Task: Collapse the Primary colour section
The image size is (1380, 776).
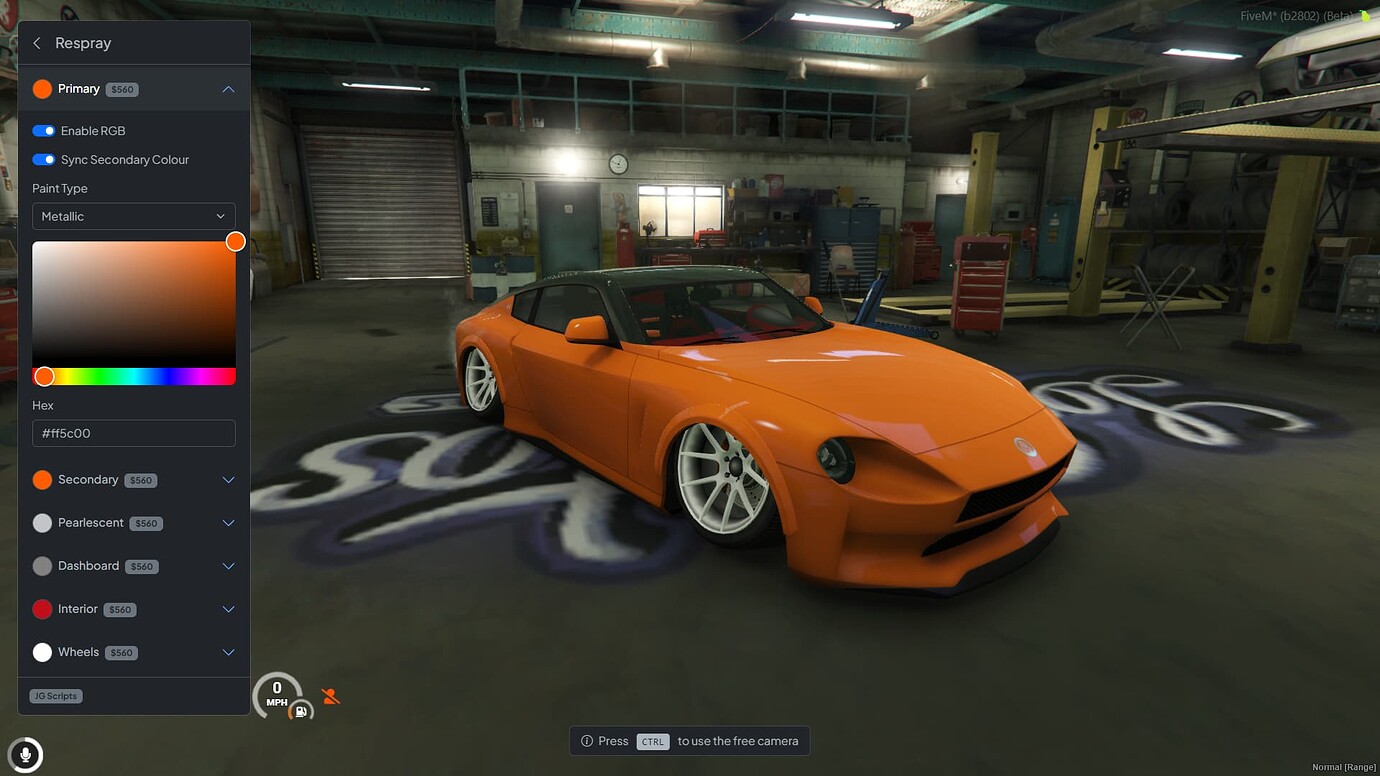Action: tap(228, 88)
